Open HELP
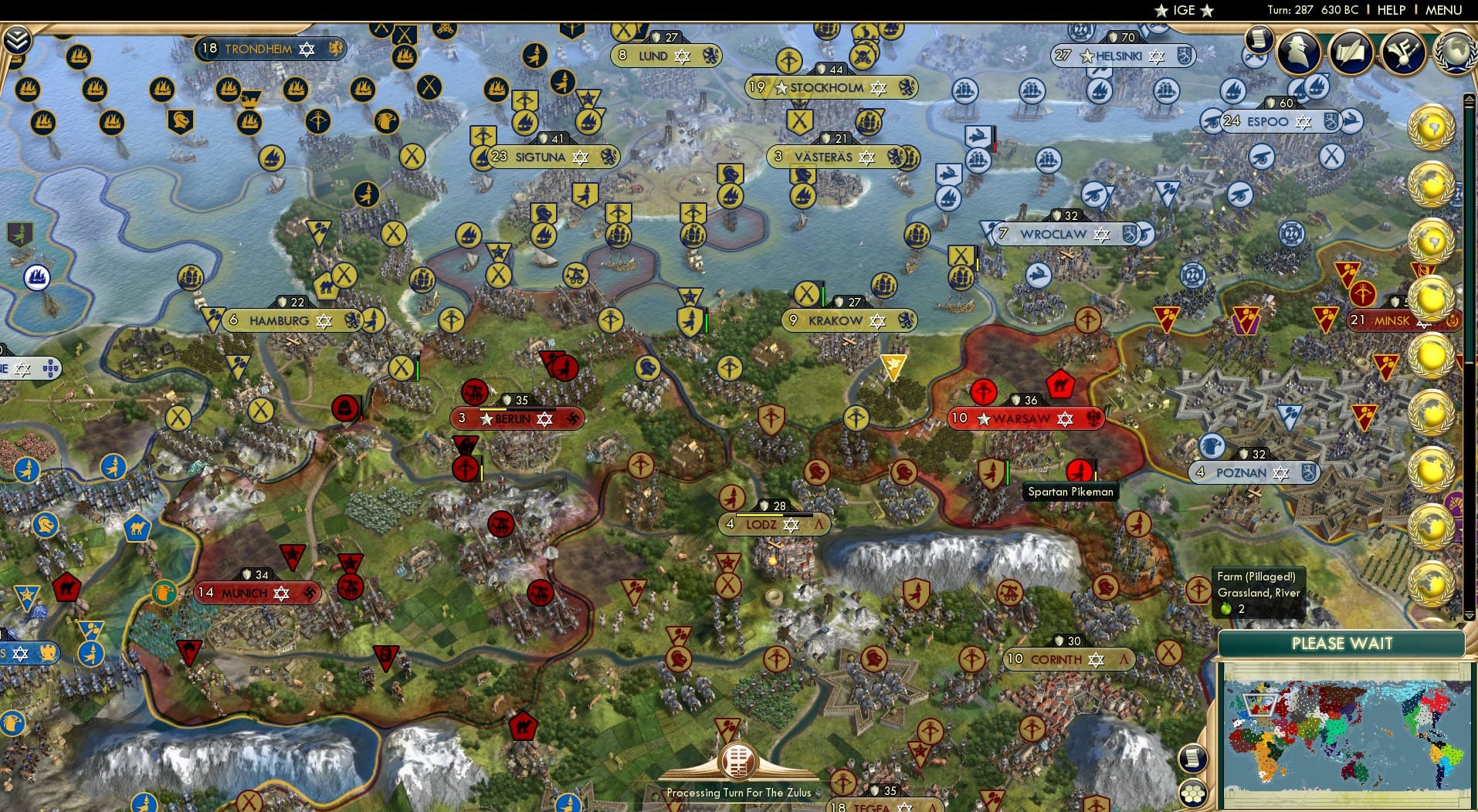Viewport: 1478px width, 812px height. 1390,10
